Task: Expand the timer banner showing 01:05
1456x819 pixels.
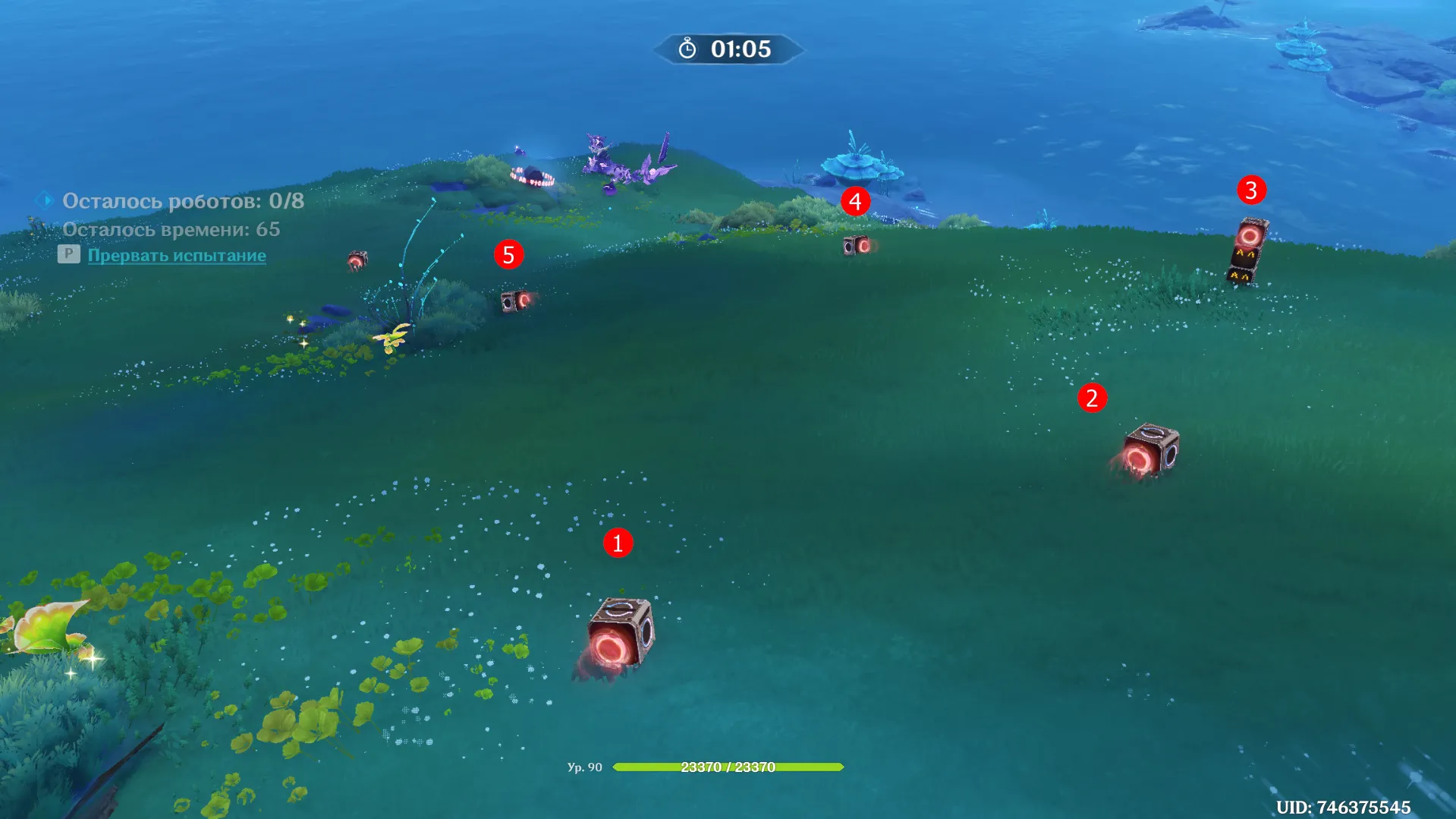Action: point(727,51)
